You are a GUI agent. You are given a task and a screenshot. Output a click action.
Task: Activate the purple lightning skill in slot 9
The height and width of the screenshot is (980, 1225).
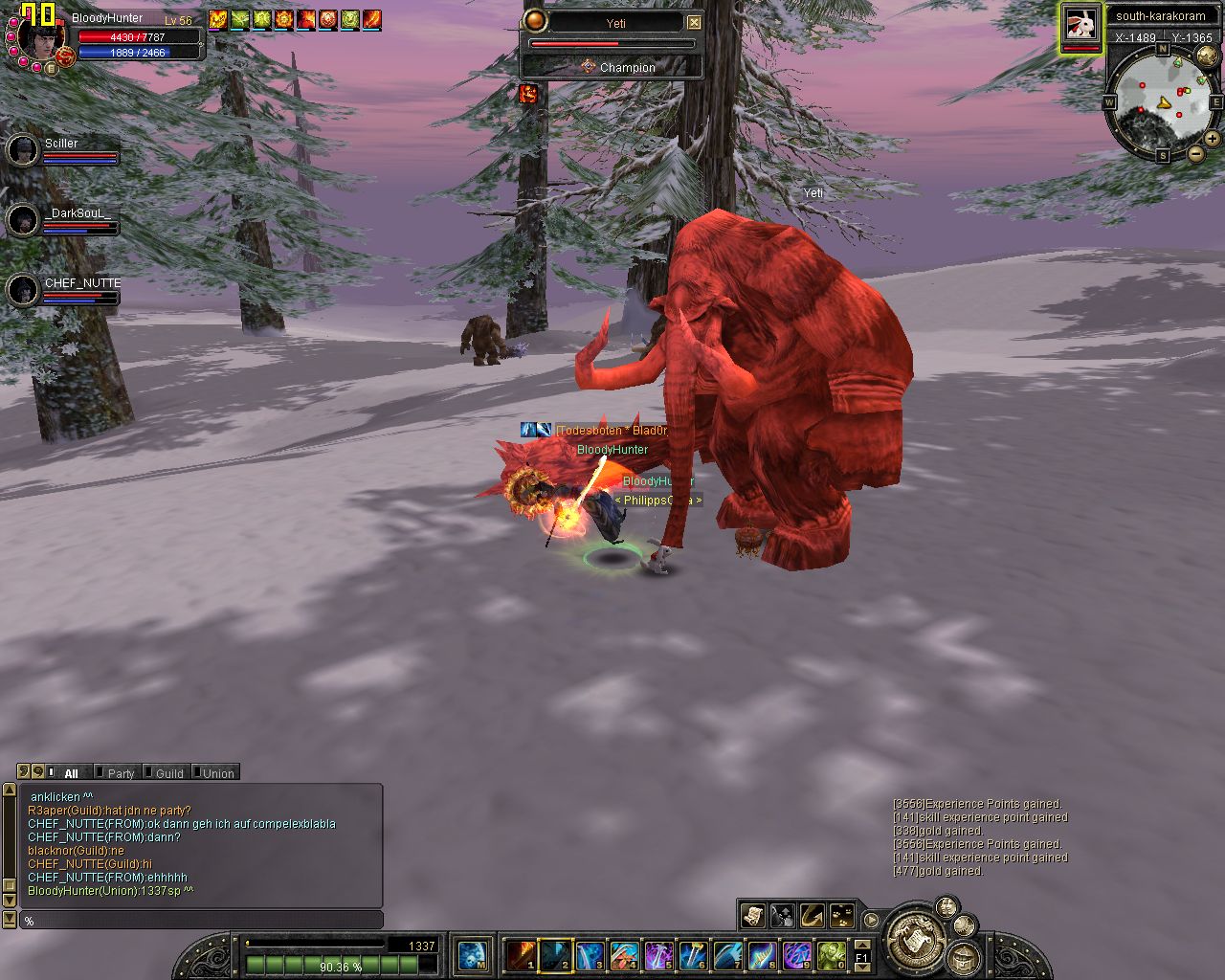click(796, 955)
